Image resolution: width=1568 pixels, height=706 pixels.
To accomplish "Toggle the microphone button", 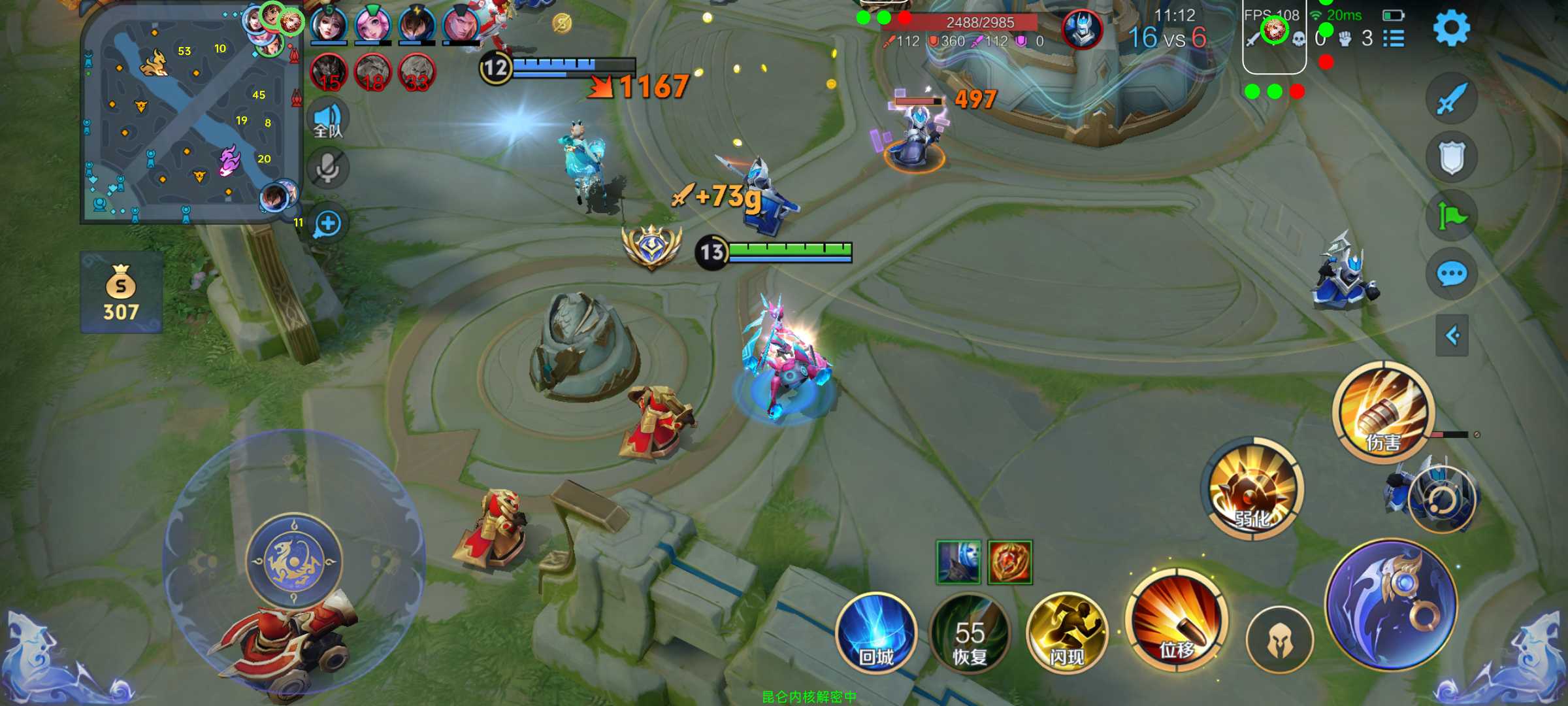I will [x=327, y=169].
